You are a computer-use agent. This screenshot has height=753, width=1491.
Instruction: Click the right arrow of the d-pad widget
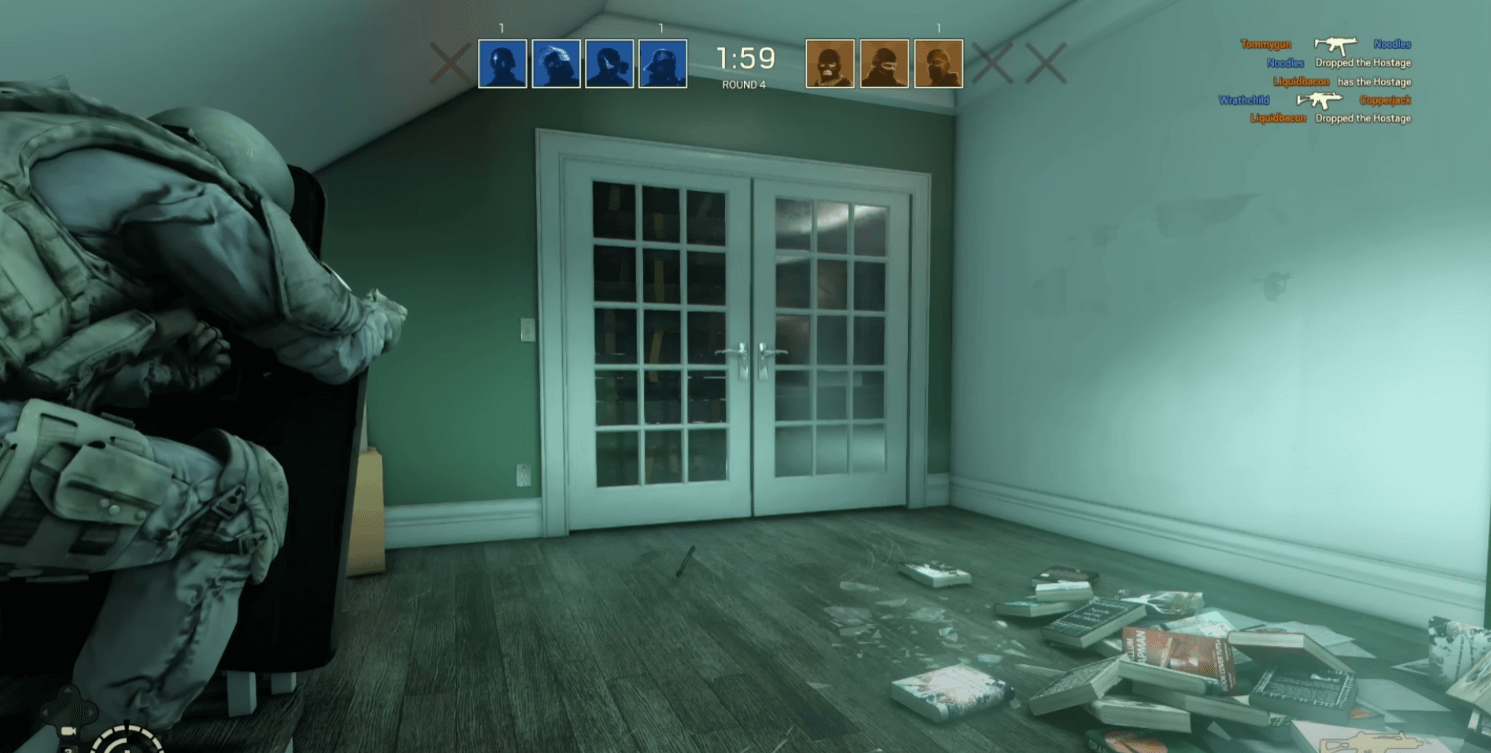click(x=91, y=712)
